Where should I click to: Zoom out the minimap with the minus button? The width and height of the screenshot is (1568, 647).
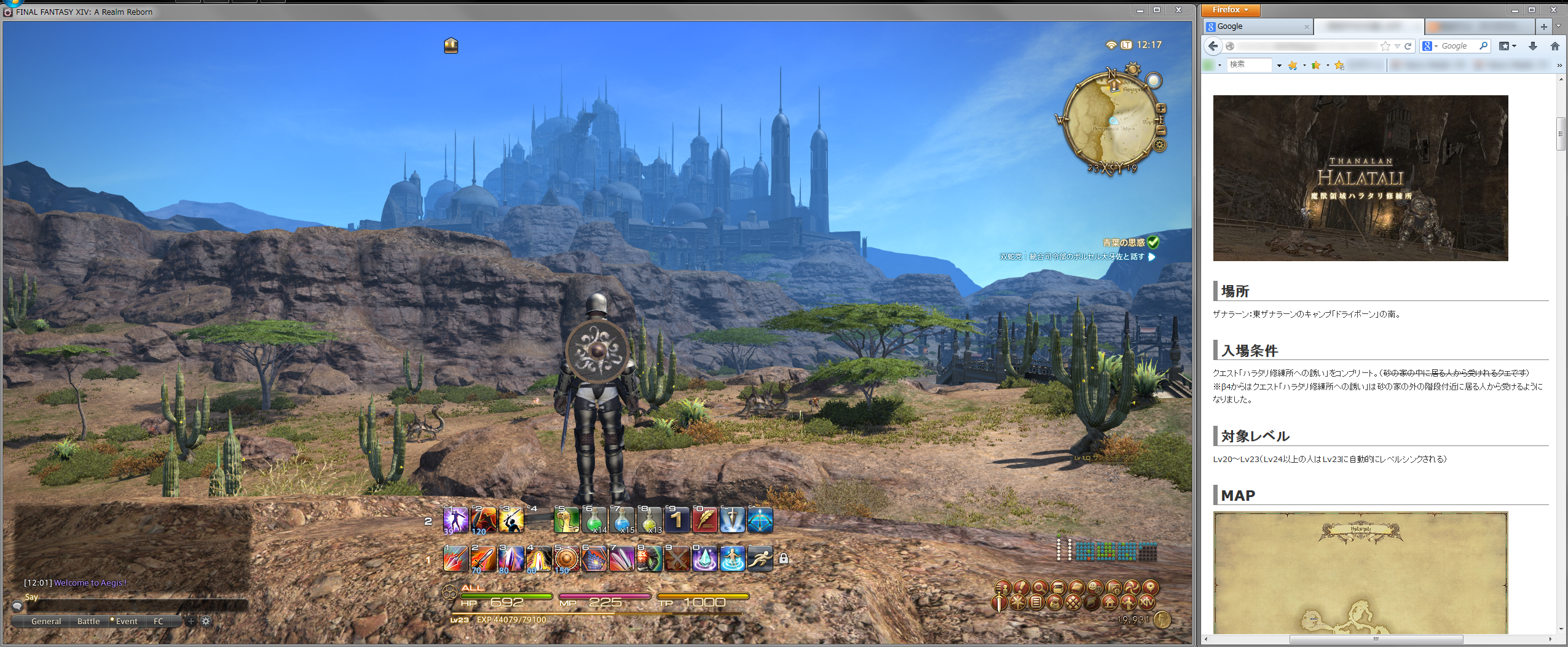[1160, 130]
